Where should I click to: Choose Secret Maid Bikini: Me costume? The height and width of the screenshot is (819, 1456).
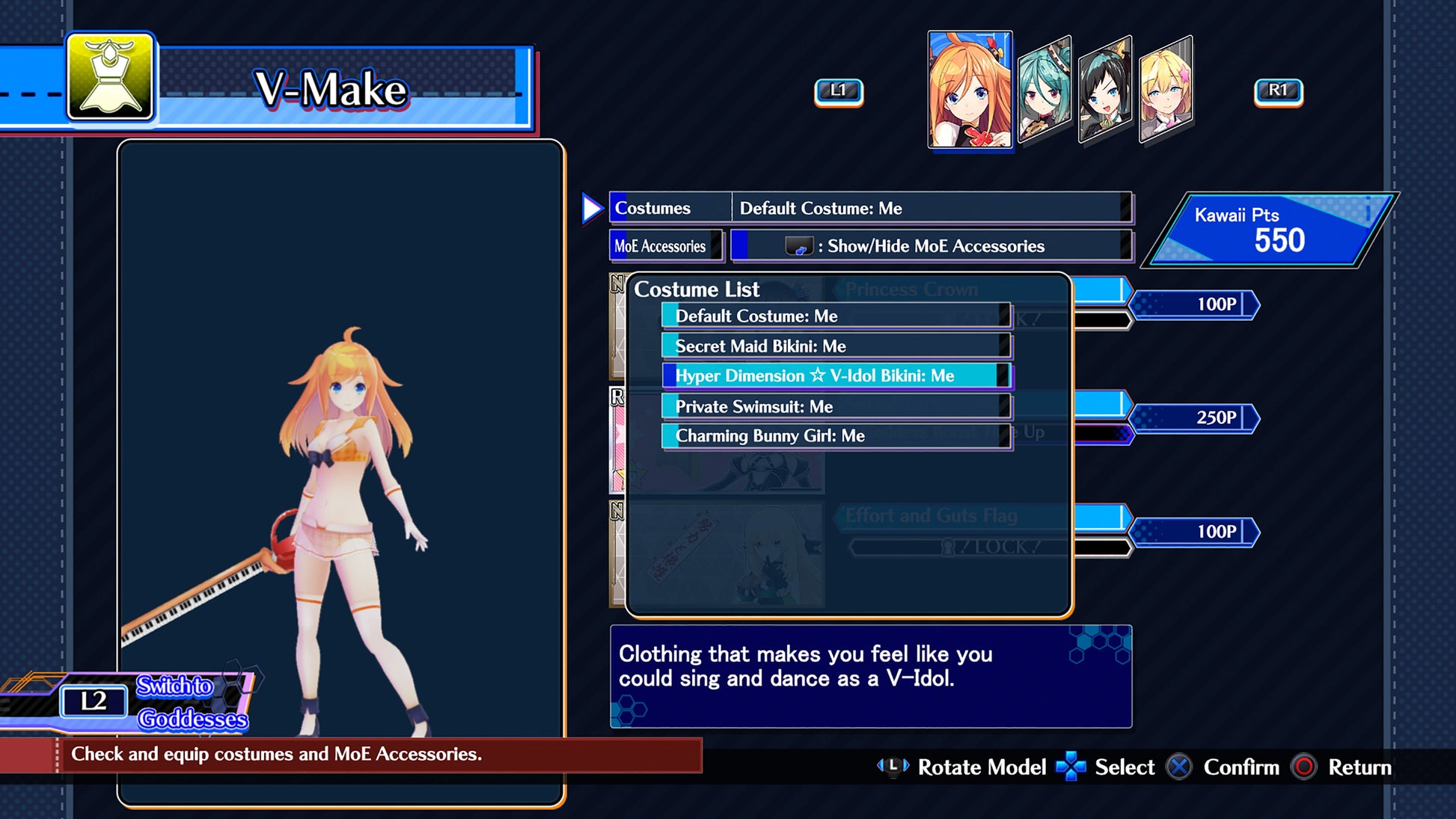(x=835, y=346)
